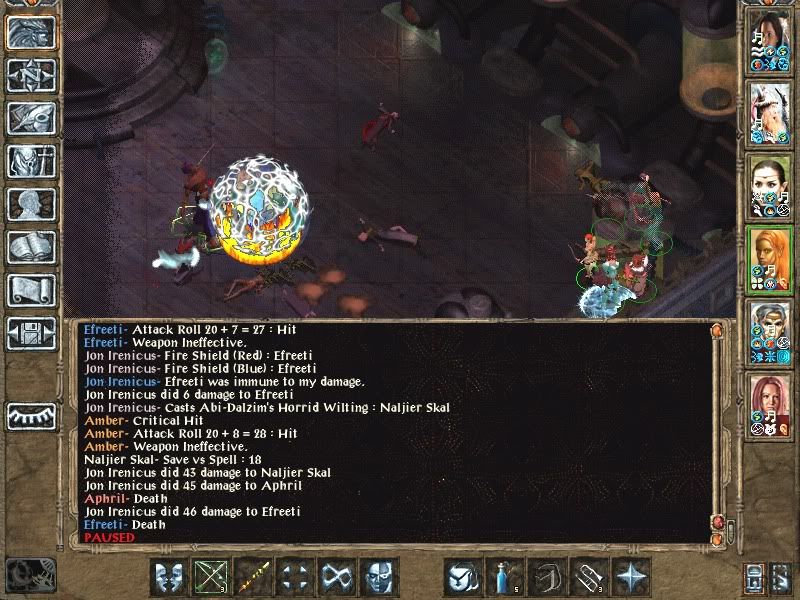Click the return to game button
This screenshot has width=800, height=600.
point(31,33)
